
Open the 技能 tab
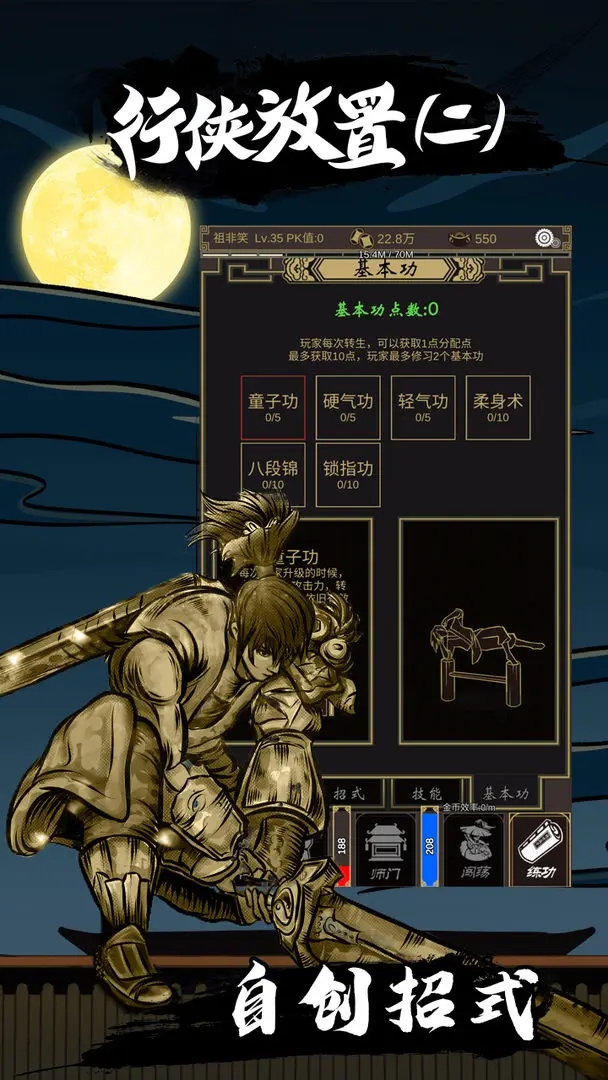(427, 793)
